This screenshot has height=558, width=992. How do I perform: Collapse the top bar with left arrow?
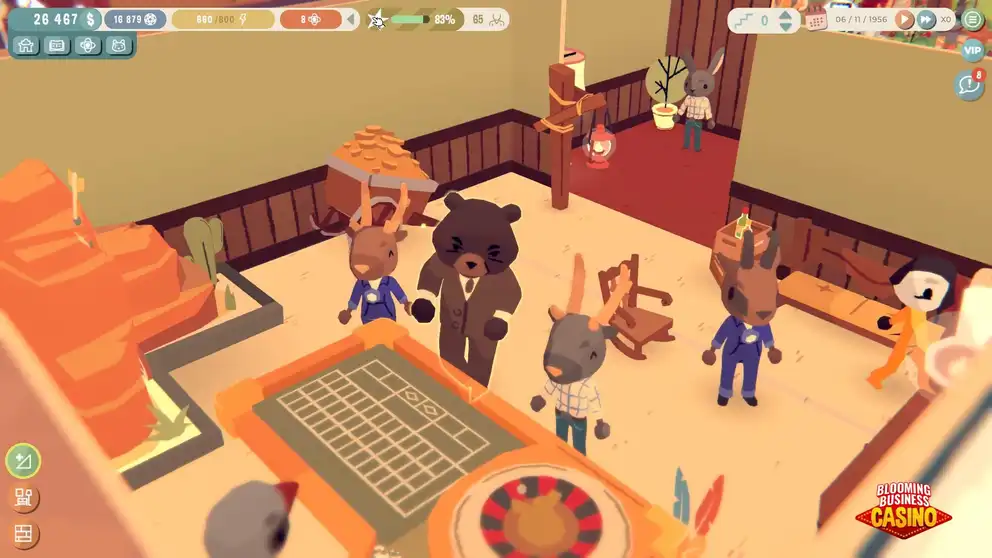click(351, 19)
